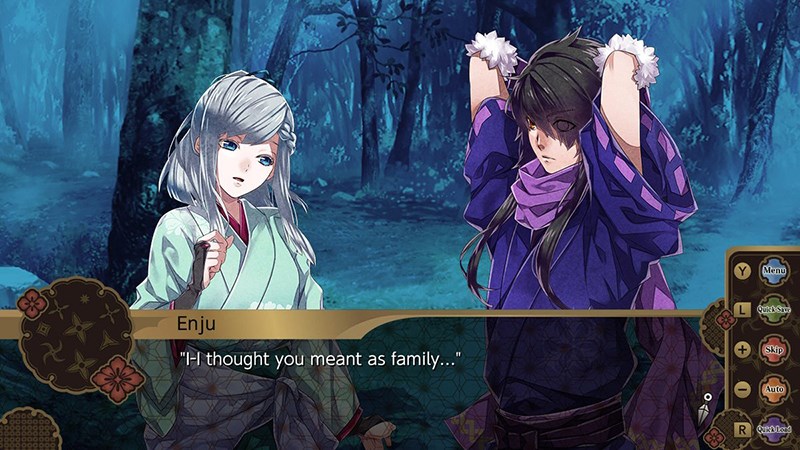Open the blue Menu button

point(774,270)
